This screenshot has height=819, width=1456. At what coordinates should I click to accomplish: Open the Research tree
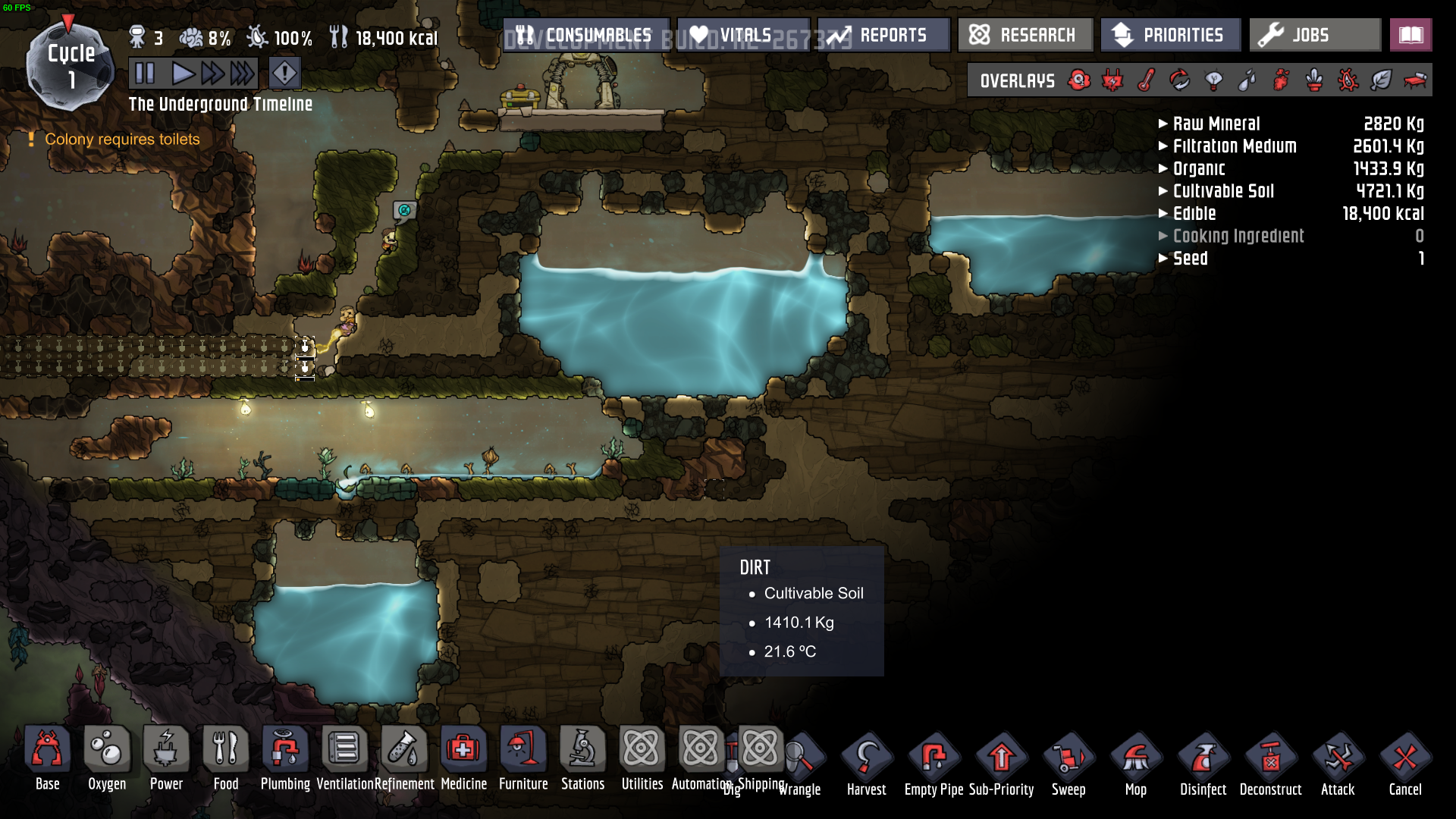pos(1024,35)
